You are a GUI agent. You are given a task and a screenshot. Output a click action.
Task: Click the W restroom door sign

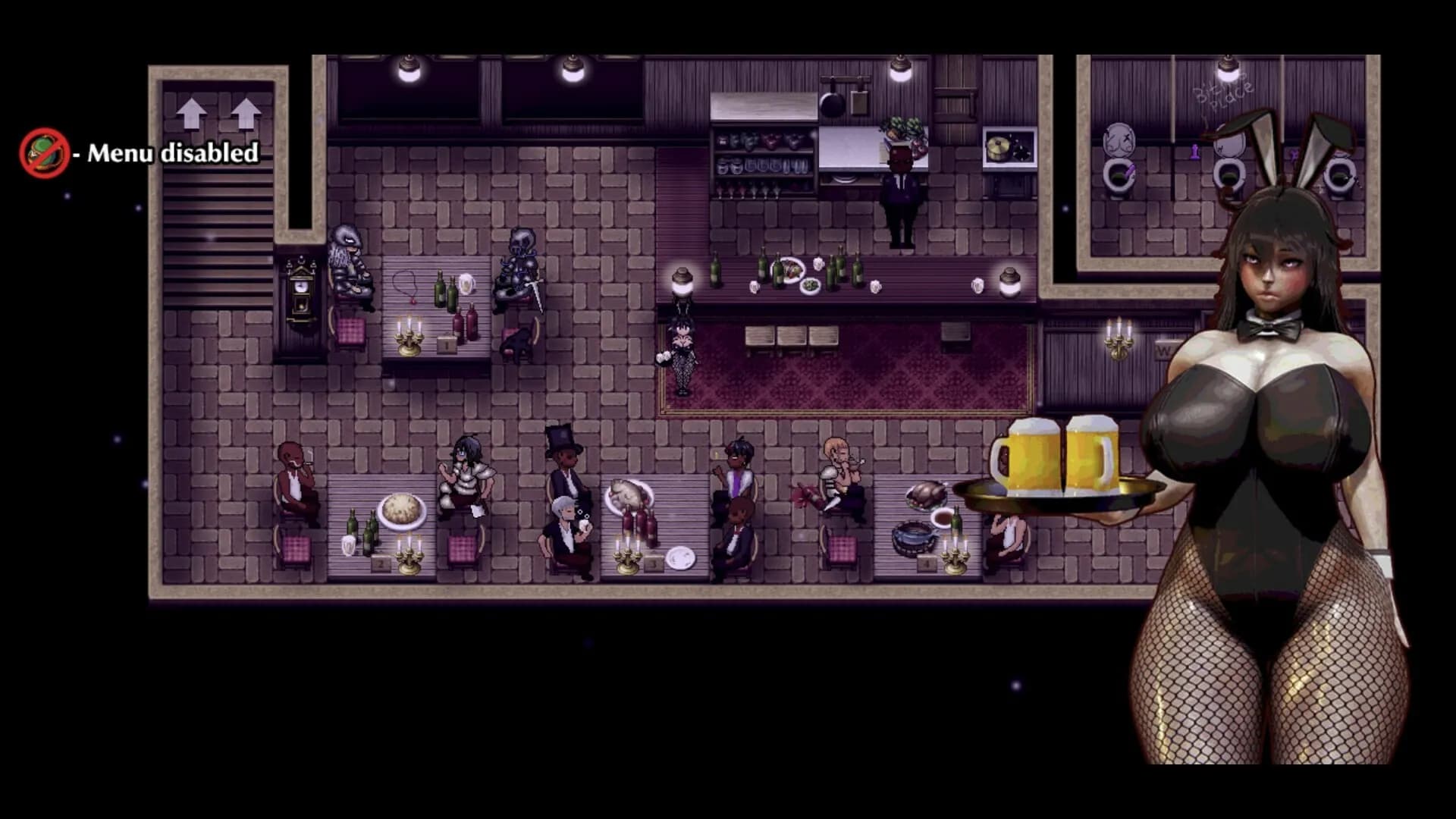(x=1163, y=349)
